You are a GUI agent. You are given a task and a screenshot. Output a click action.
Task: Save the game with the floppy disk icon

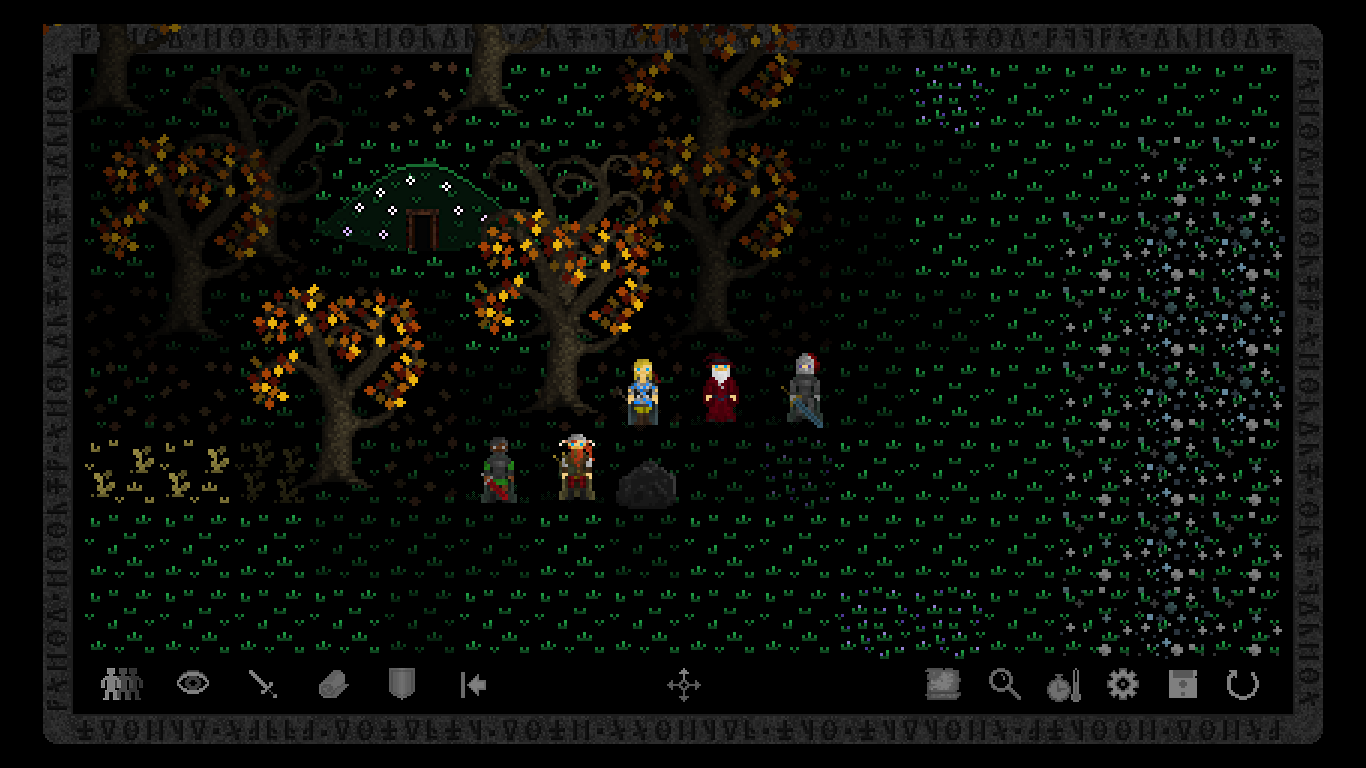(1182, 685)
